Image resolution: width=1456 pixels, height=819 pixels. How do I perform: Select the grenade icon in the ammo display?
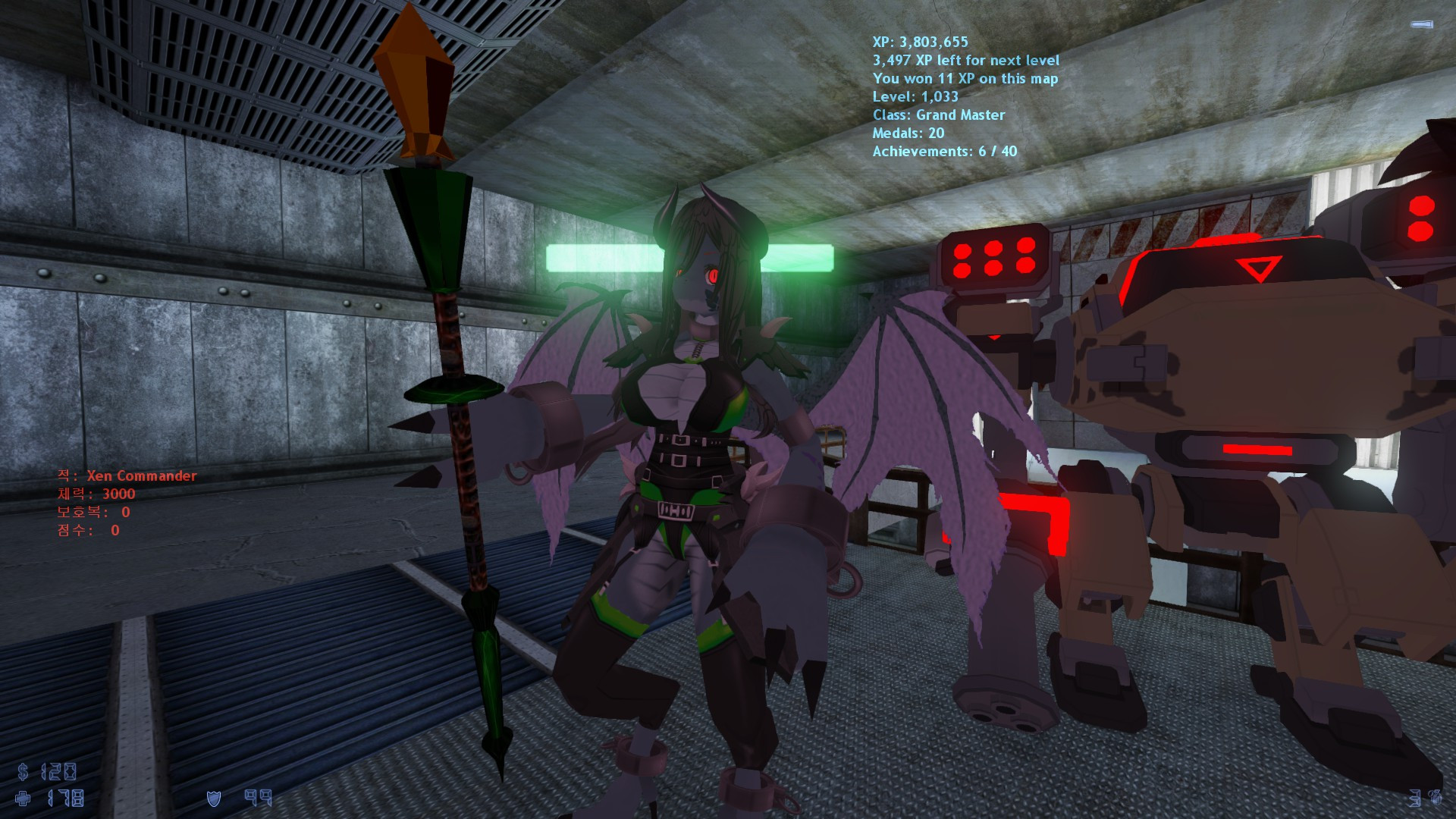click(1437, 799)
